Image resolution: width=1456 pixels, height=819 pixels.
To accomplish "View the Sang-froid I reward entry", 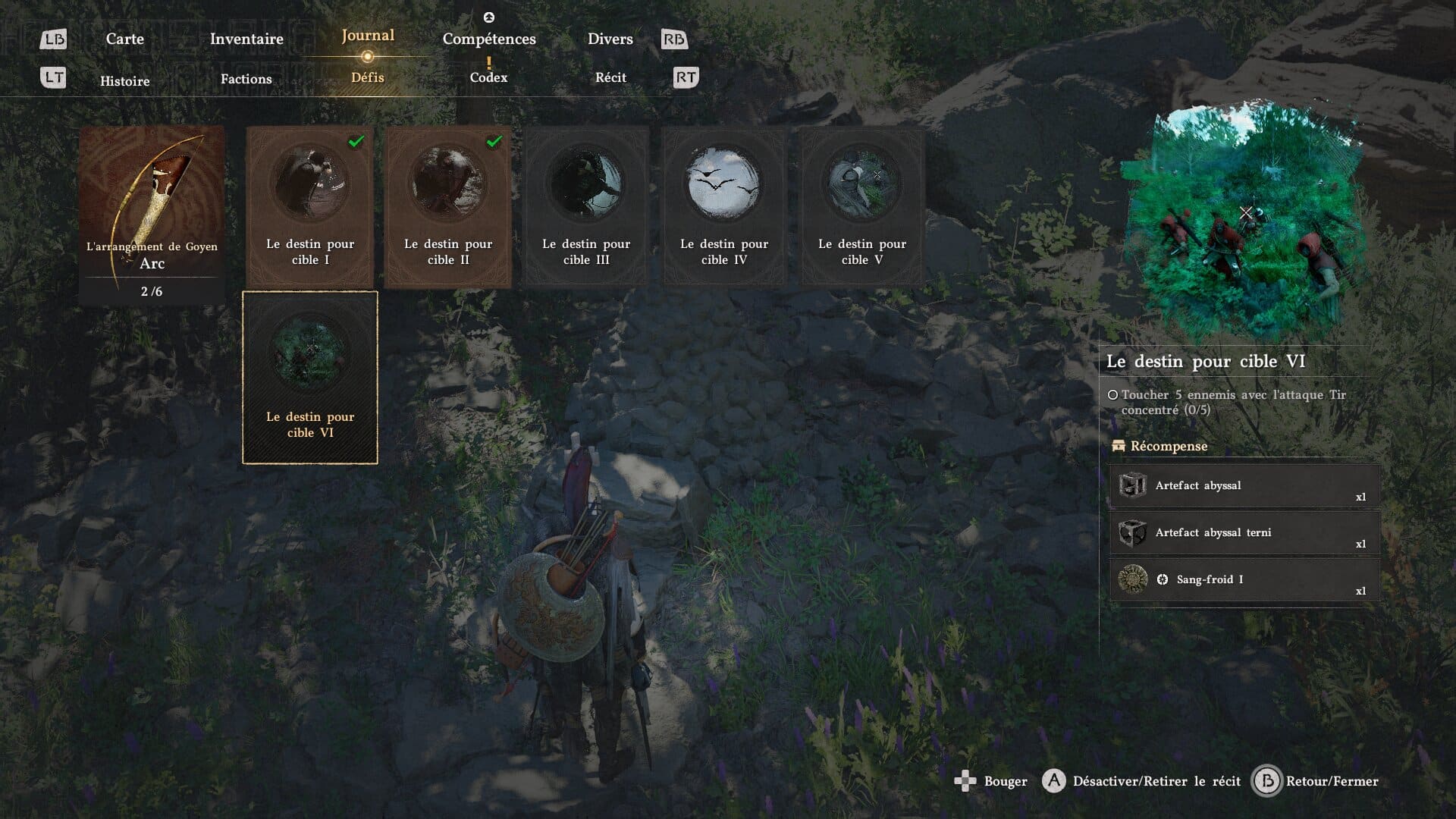I will pyautogui.click(x=1244, y=580).
